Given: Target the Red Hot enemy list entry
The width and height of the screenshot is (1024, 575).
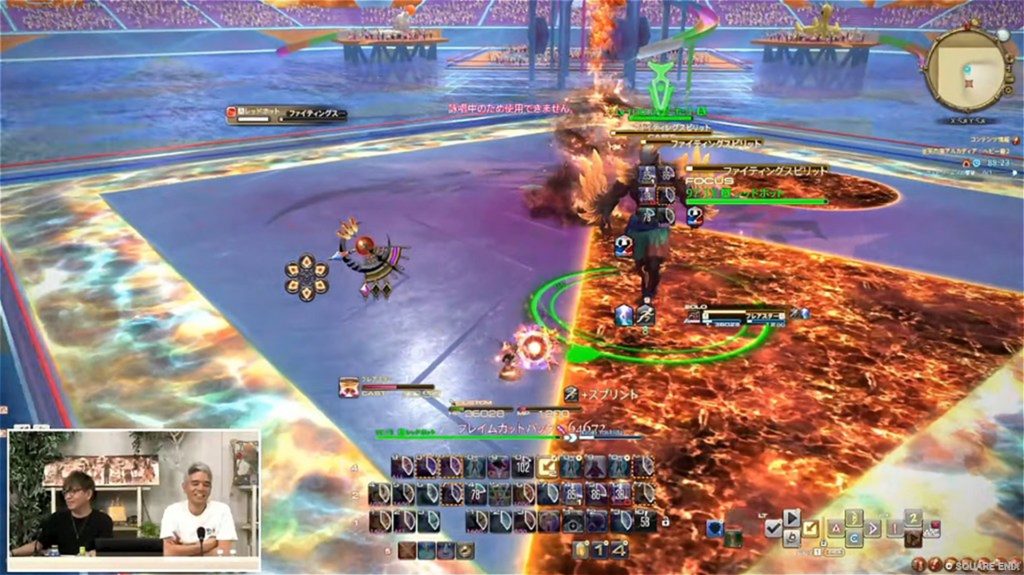Looking at the screenshot, I should coord(287,116).
